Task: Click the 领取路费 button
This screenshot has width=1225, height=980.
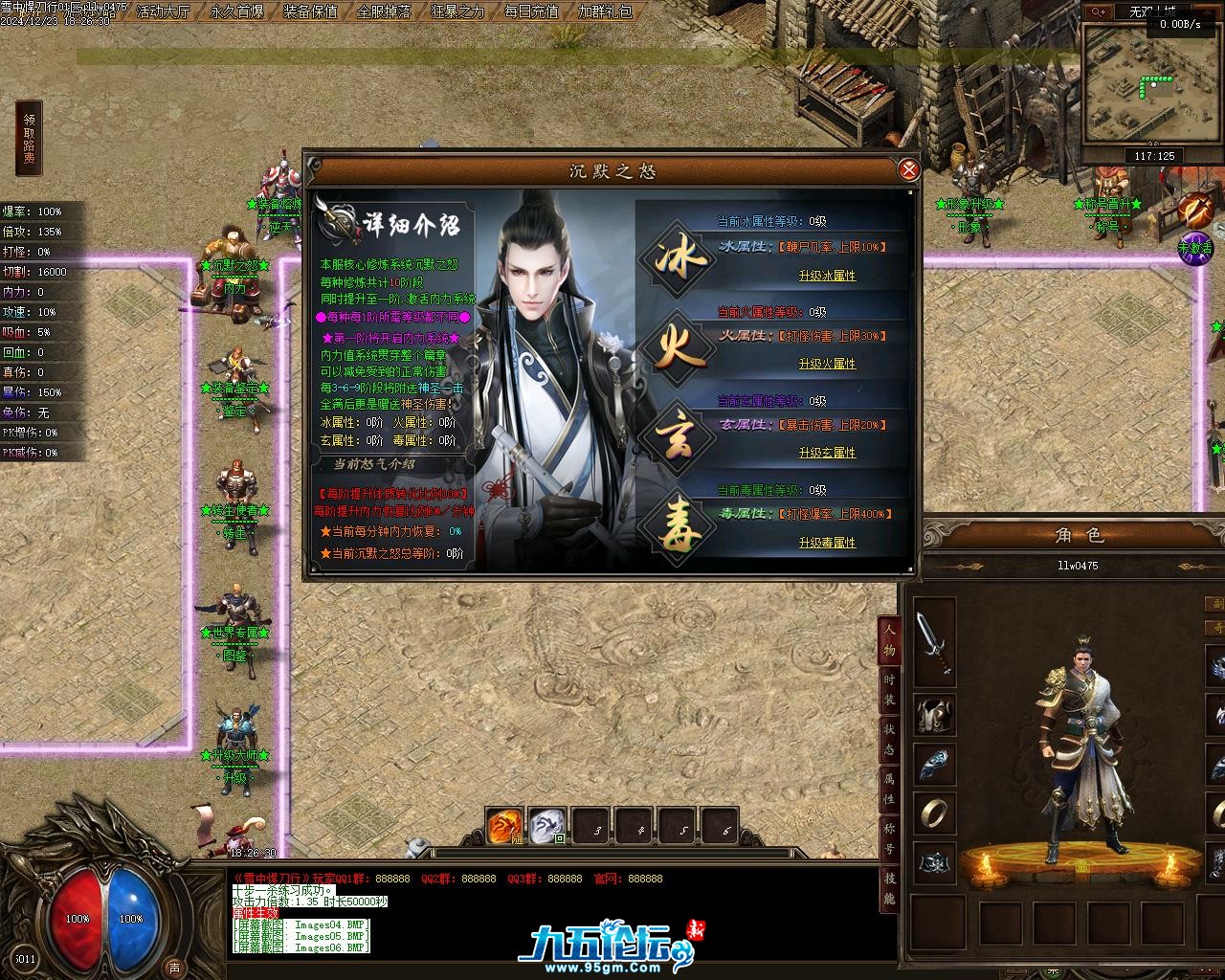Action: point(30,139)
